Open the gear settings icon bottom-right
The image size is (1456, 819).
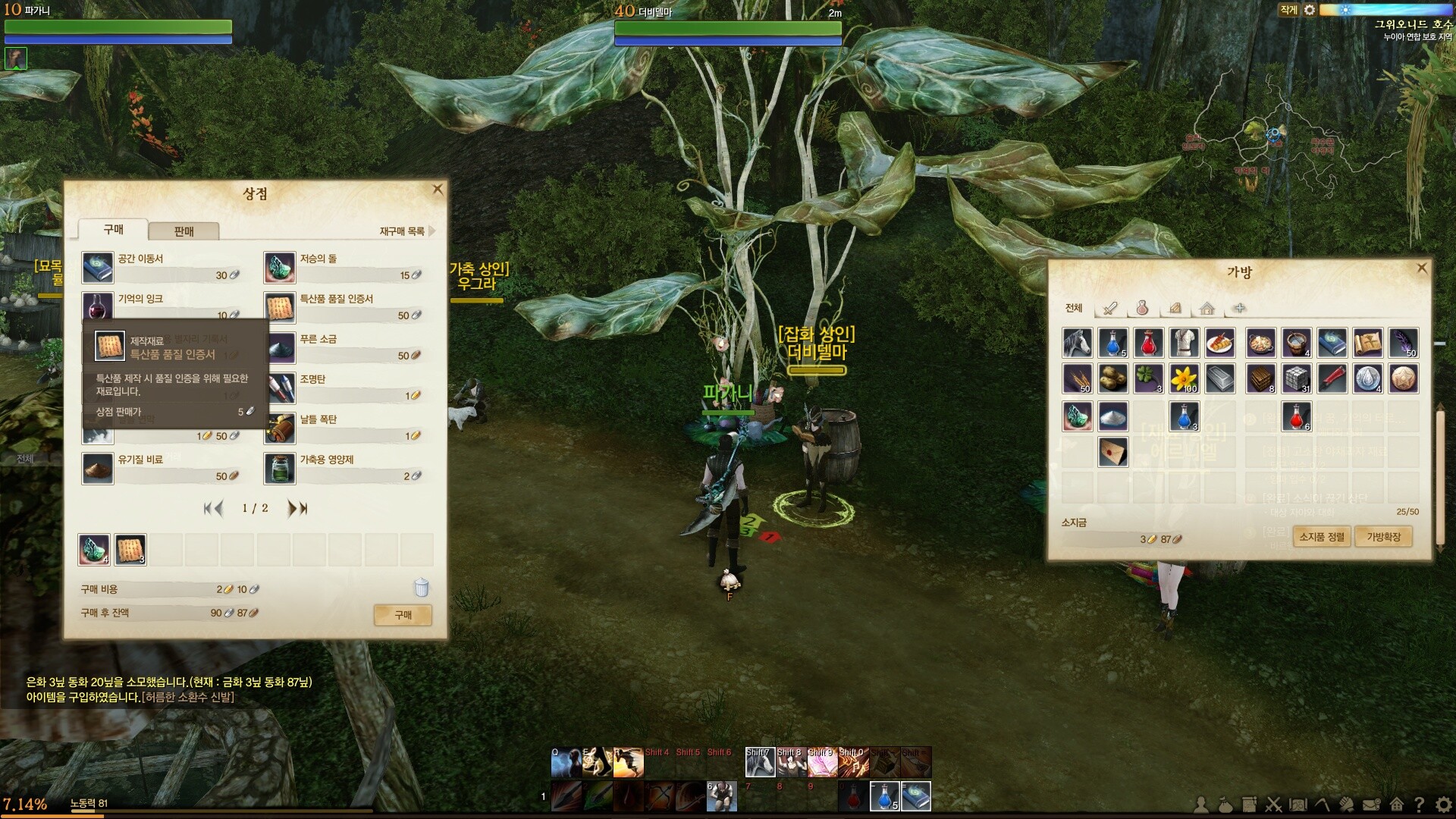click(x=1443, y=805)
